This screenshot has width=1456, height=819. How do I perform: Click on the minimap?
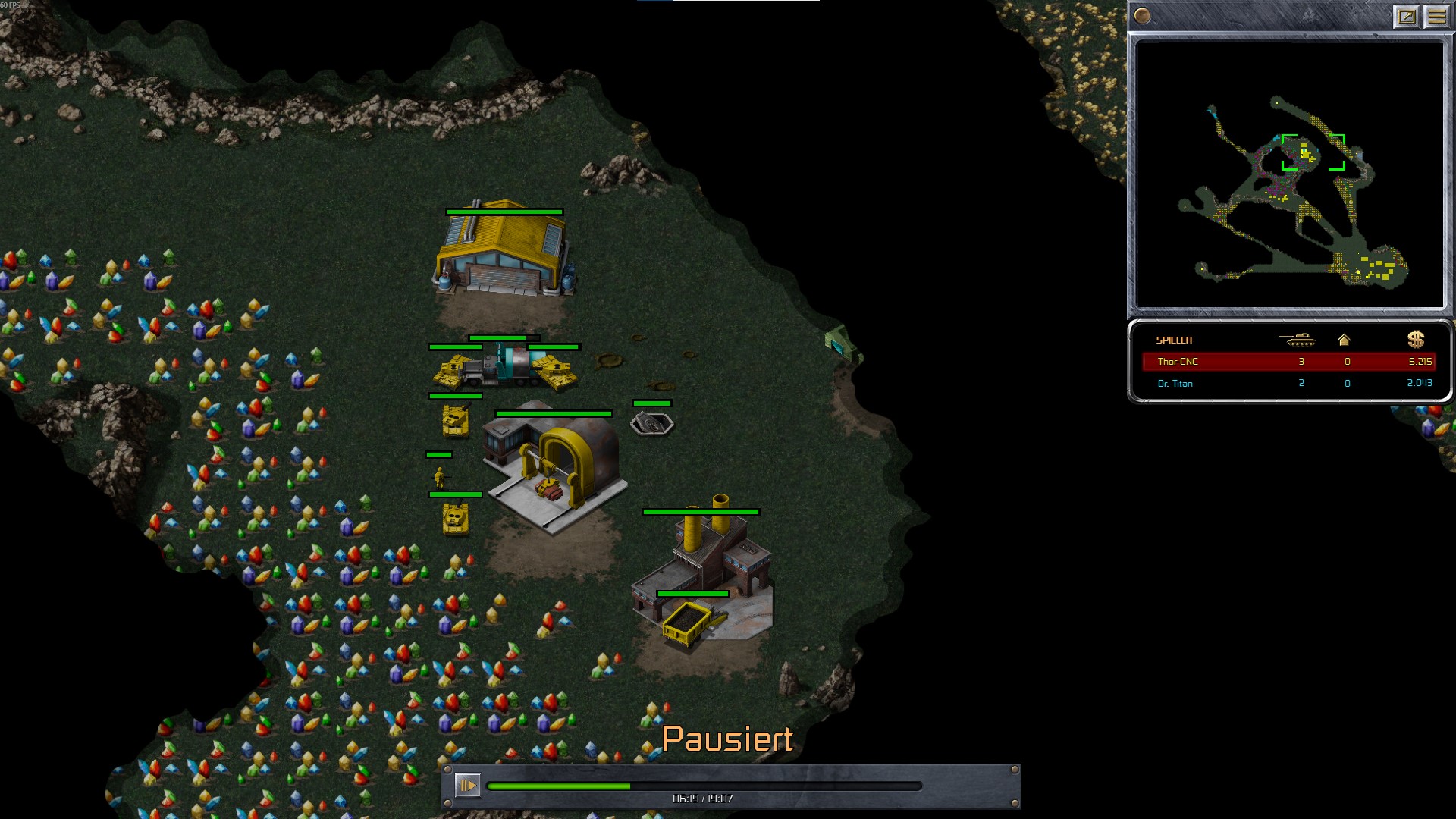(x=1289, y=174)
